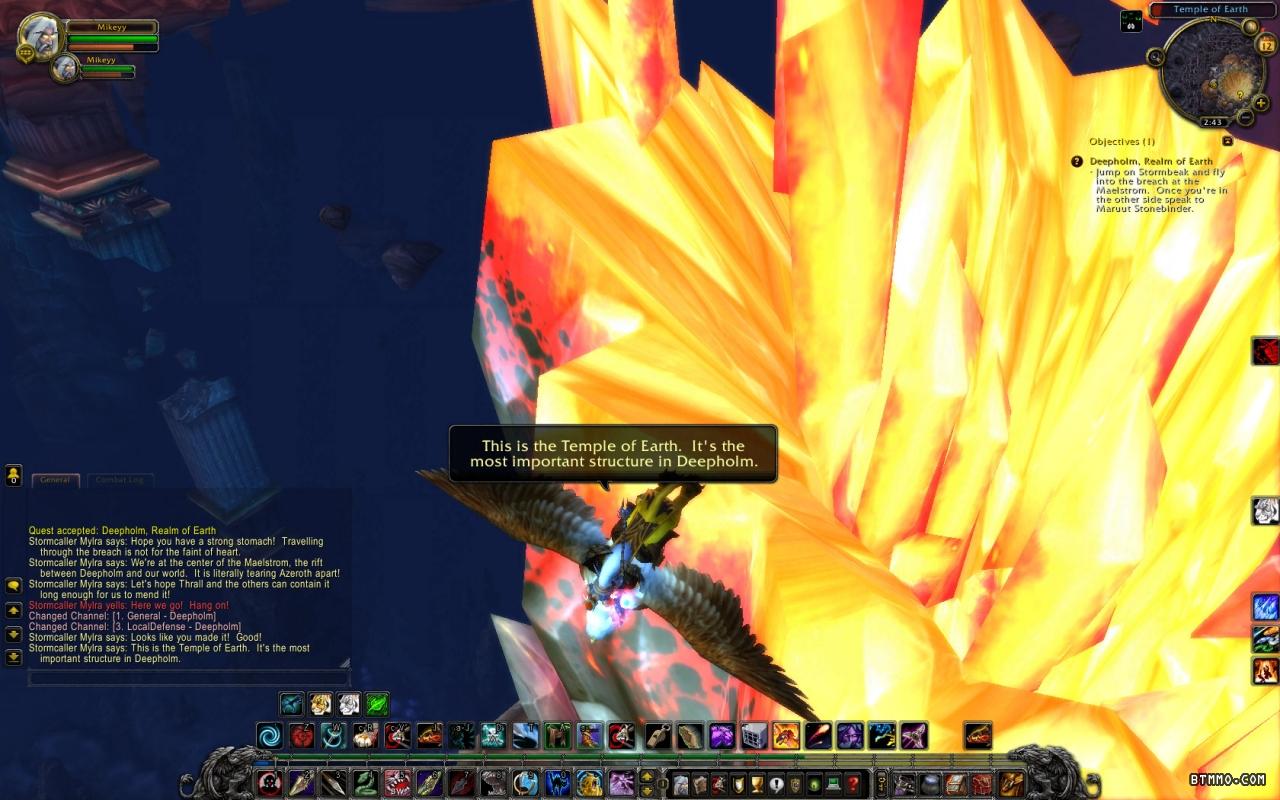Open the chat speech bubble menu button
The width and height of the screenshot is (1280, 800).
coord(14,585)
